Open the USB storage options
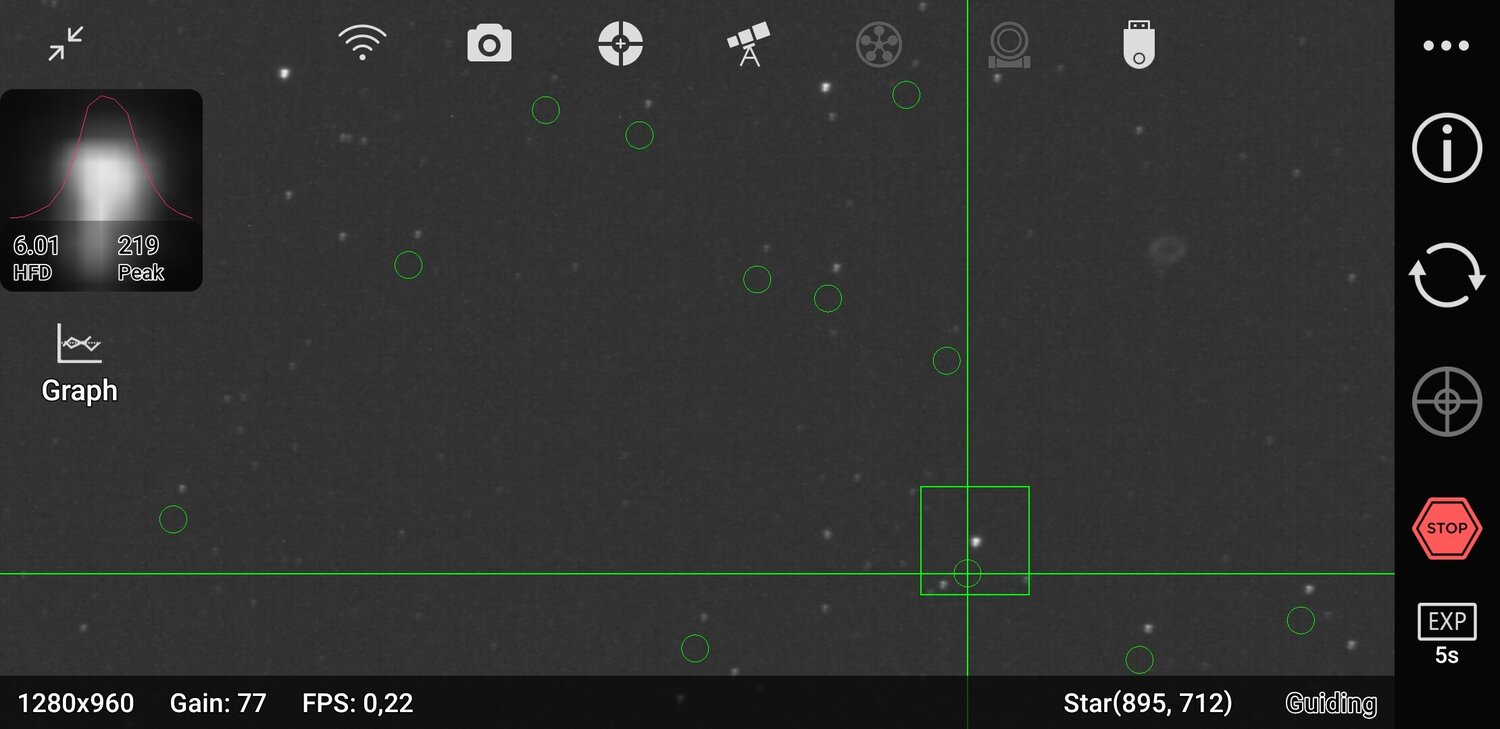The height and width of the screenshot is (729, 1500). click(1138, 42)
